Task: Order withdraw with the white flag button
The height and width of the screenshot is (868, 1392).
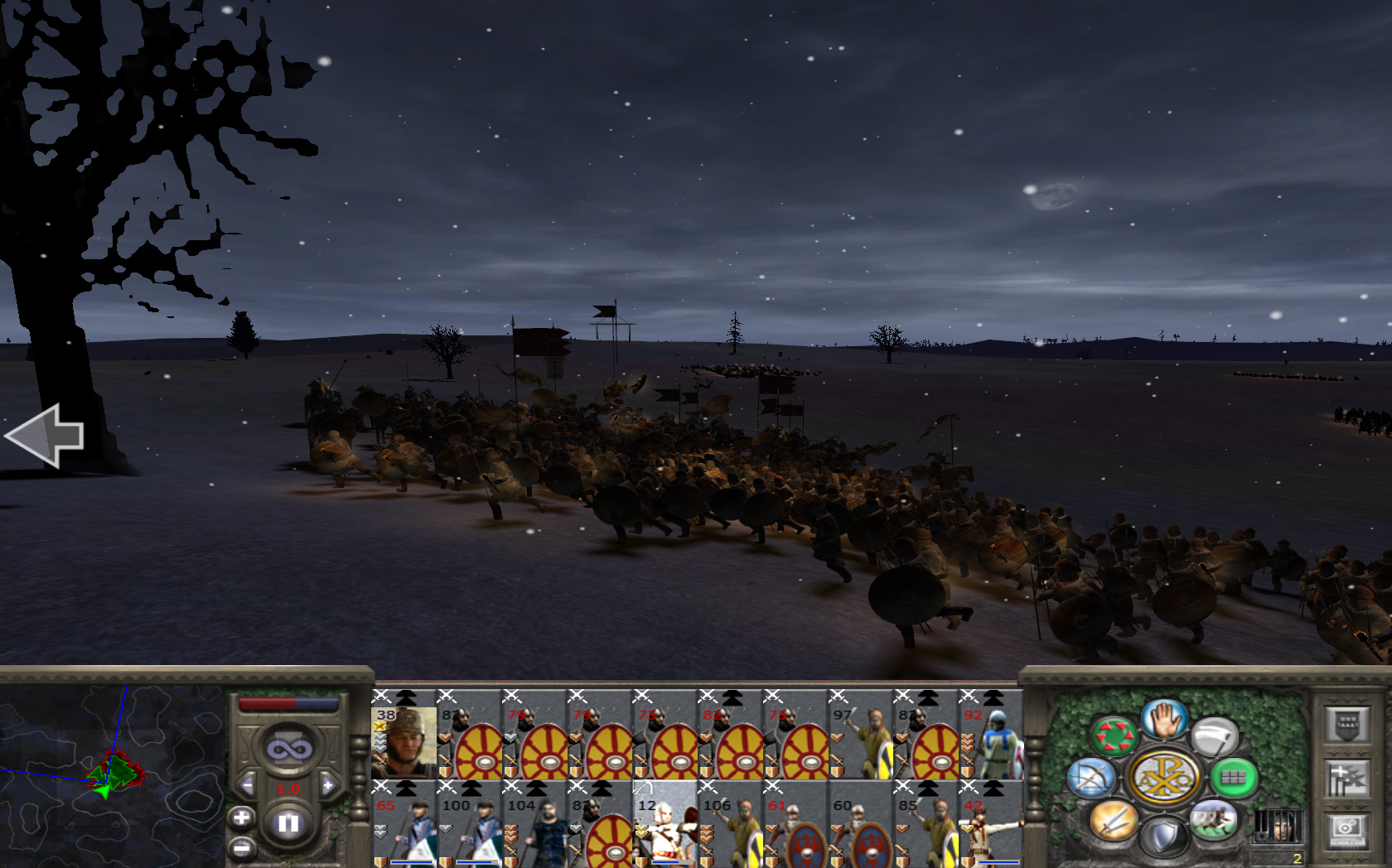Action: pos(1214,736)
